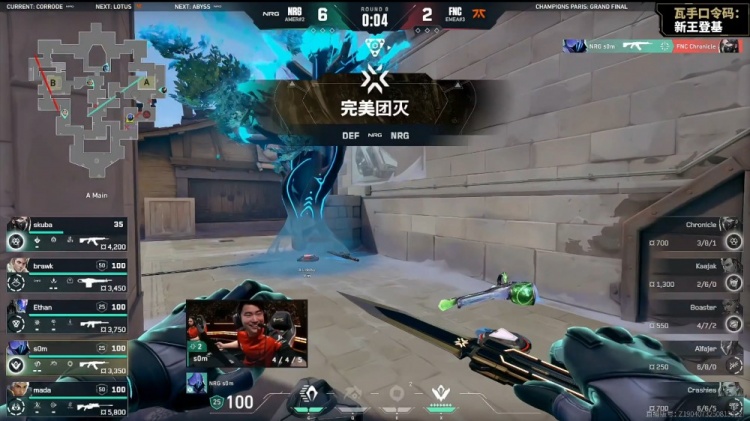Click the Chinese promo code banner
The image size is (750, 421).
(x=701, y=16)
